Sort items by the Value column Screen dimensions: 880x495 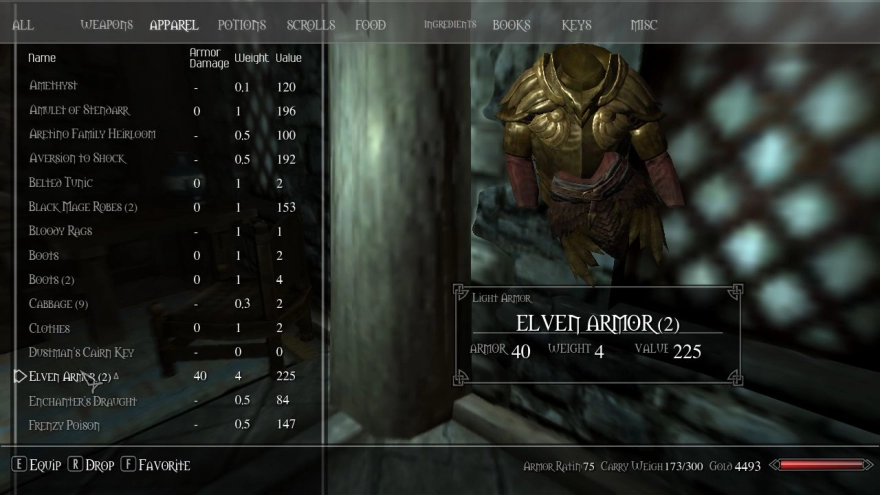click(288, 58)
